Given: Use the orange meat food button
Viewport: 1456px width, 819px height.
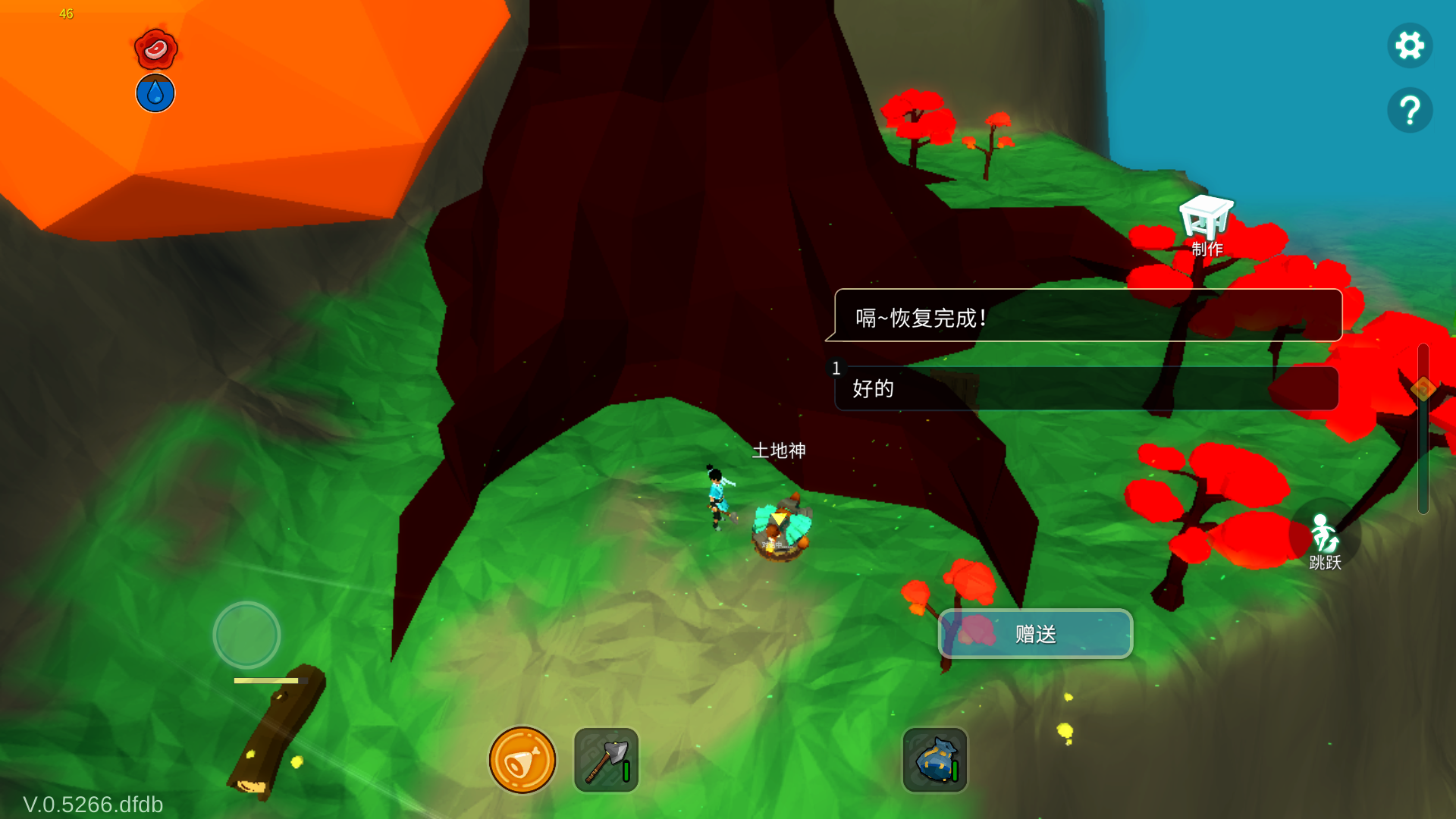Looking at the screenshot, I should coord(522,761).
